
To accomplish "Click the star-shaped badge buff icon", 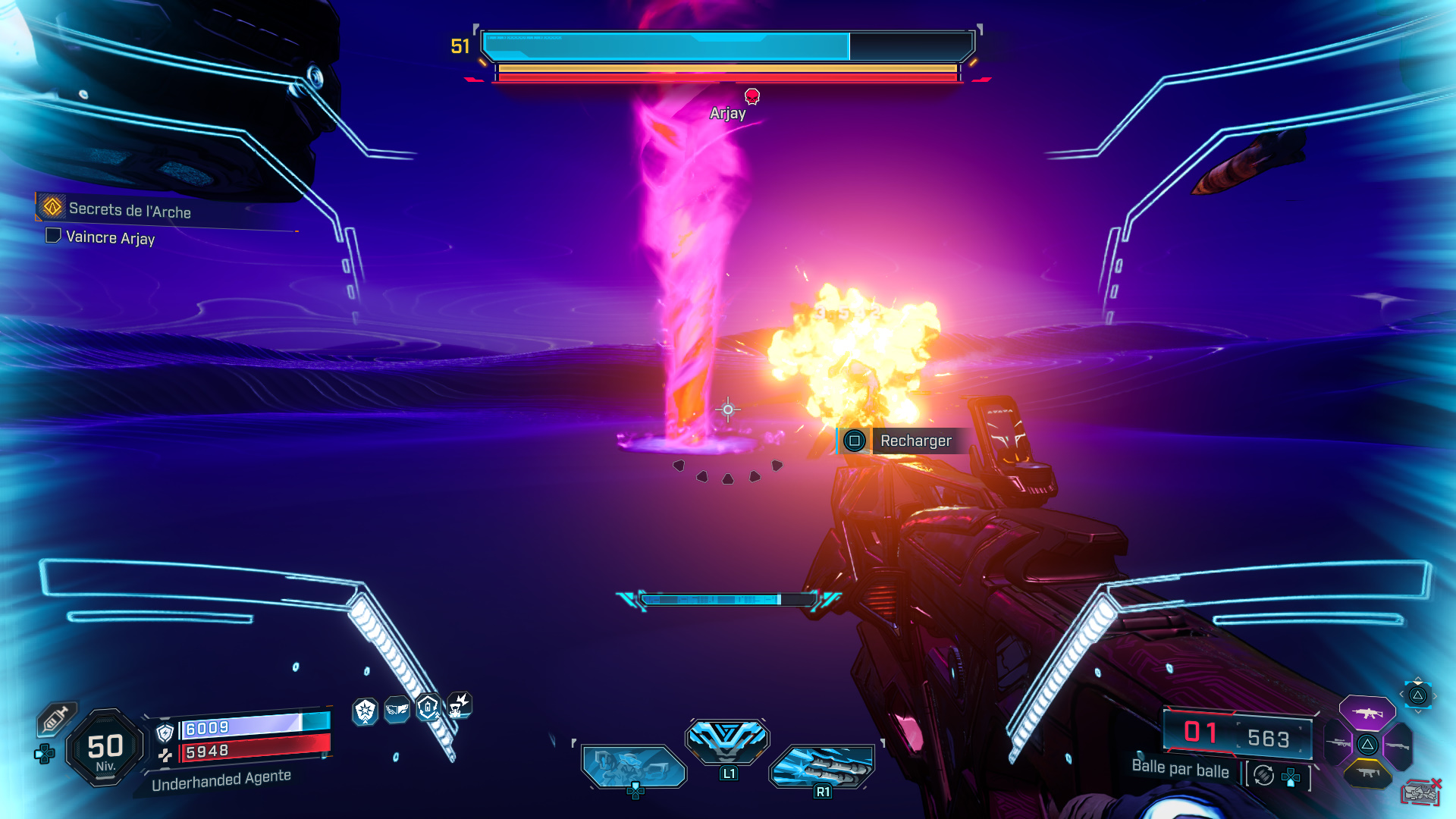I will (x=365, y=711).
